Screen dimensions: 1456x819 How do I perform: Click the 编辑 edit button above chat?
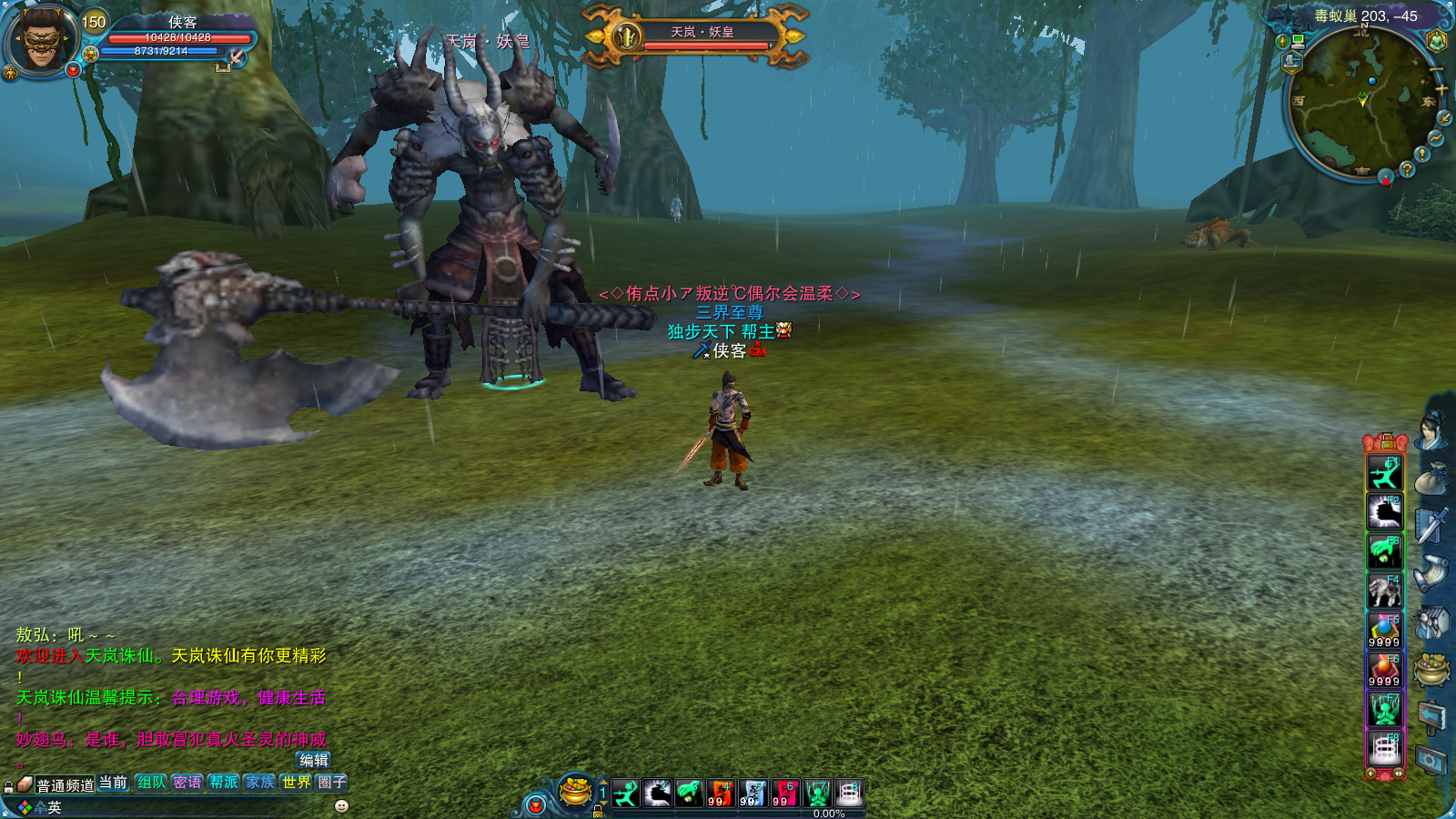click(314, 760)
